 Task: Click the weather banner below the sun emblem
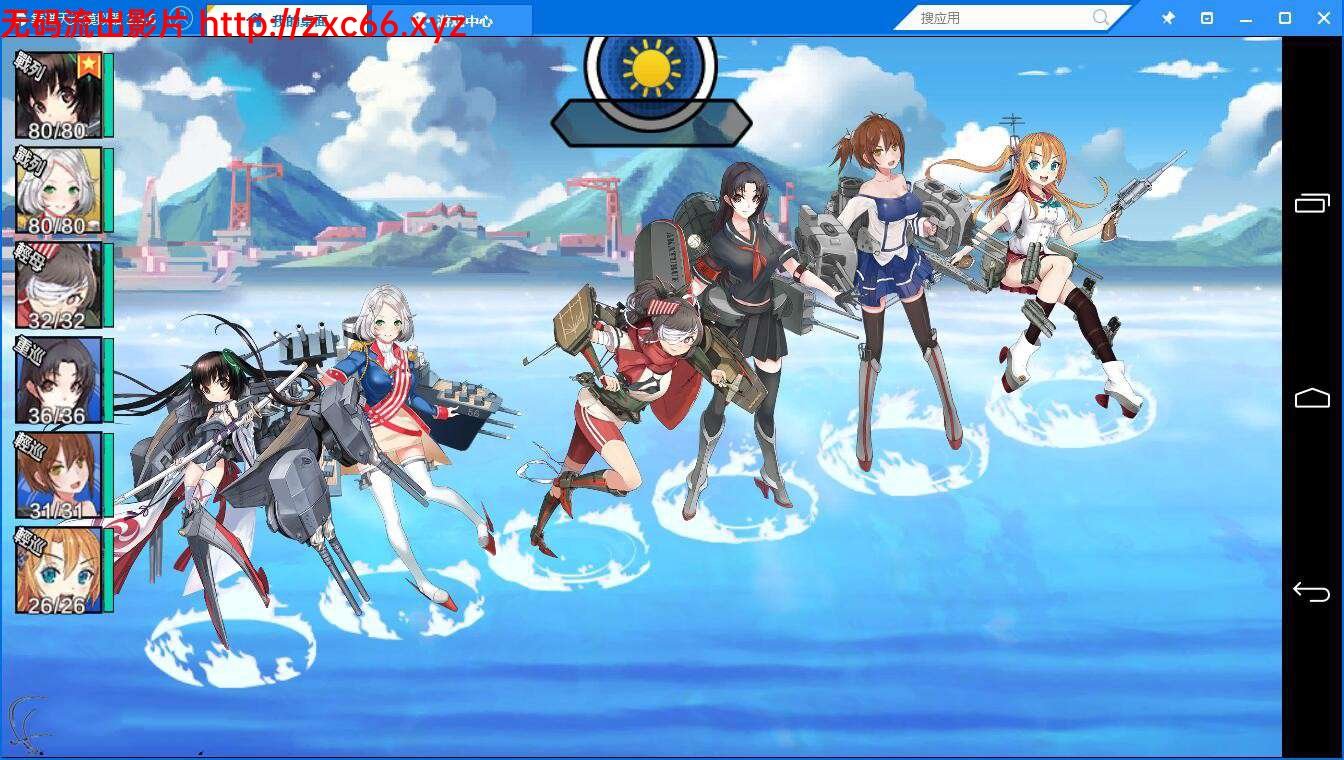651,124
